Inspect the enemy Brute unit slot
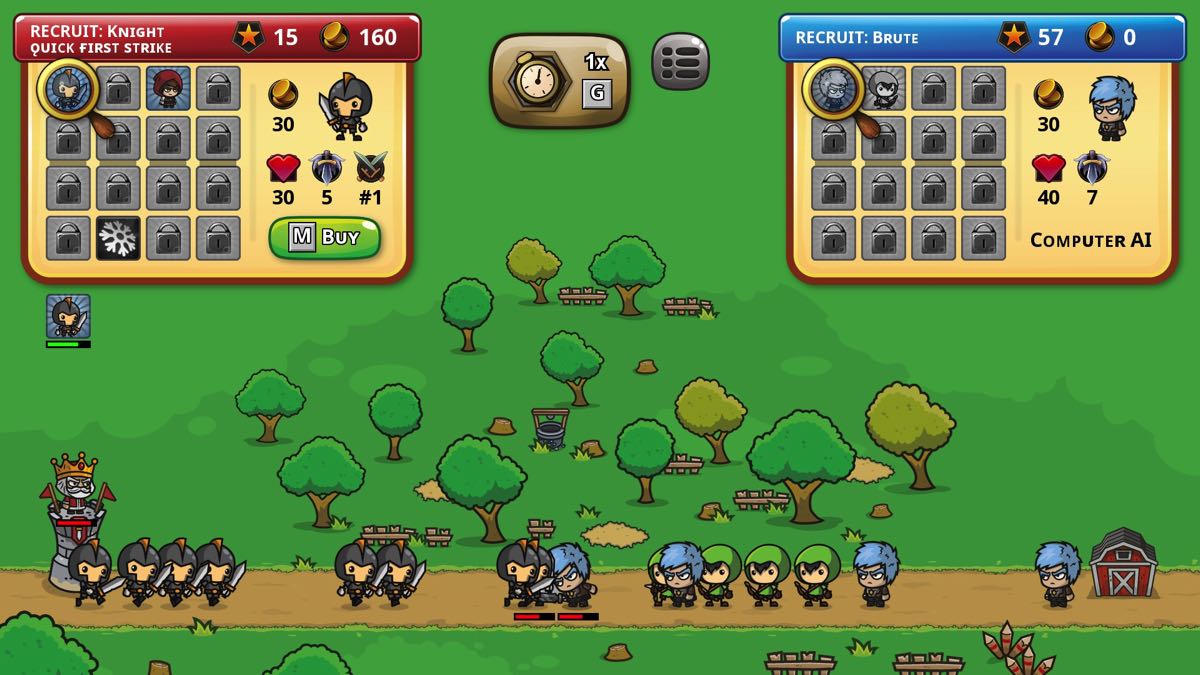Screen dimensions: 1200x675 (833, 89)
